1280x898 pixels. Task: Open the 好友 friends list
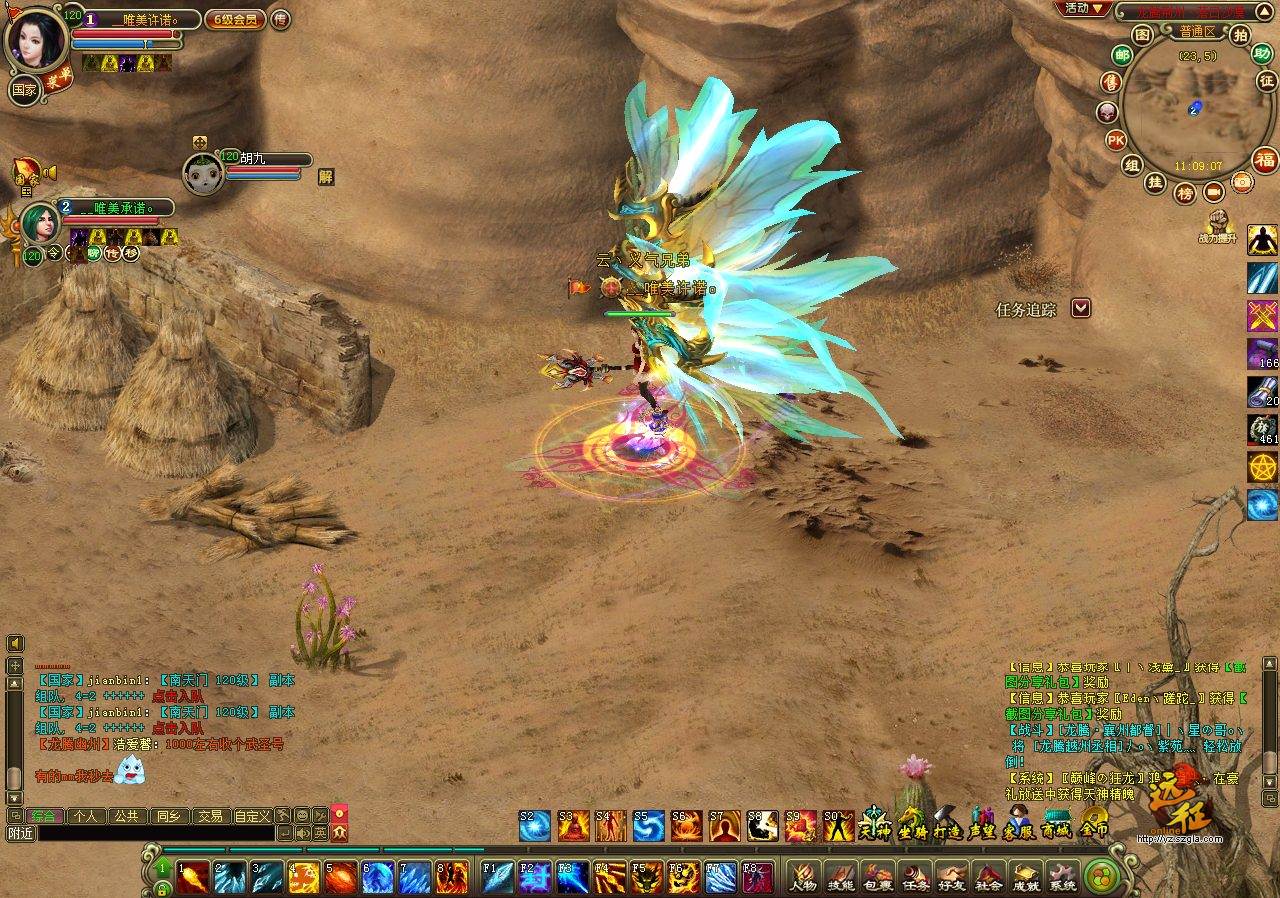click(951, 876)
